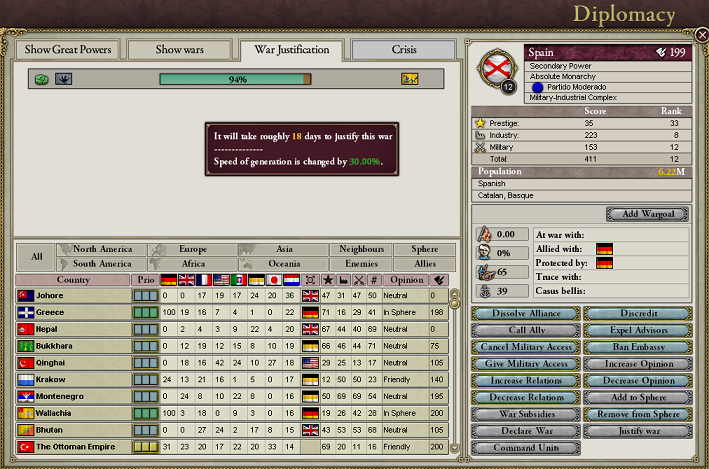Viewport: 709px width, 469px height.
Task: Send War Subsidies
Action: point(527,415)
